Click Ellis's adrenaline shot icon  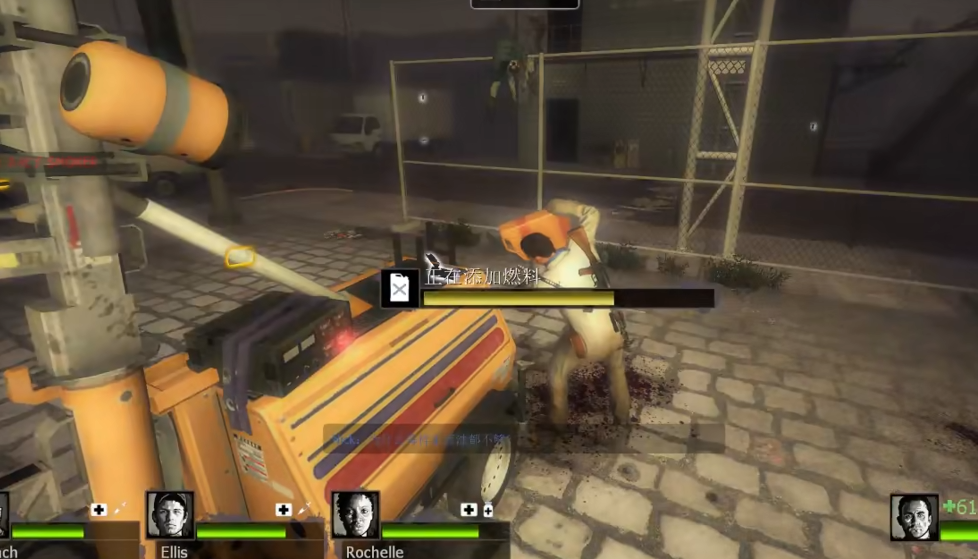[x=304, y=510]
